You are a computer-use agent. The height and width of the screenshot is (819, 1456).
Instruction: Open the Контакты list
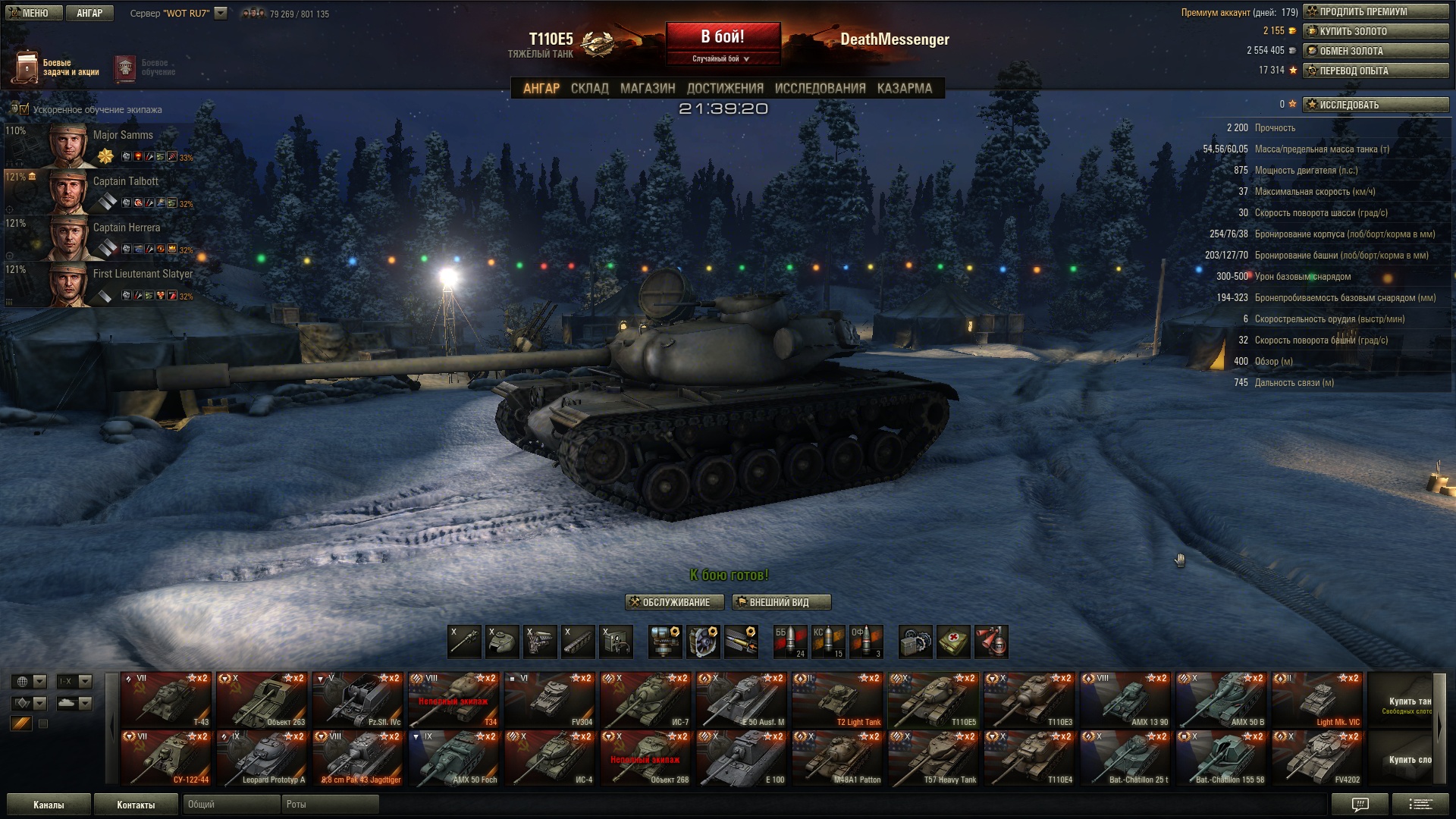click(x=136, y=805)
